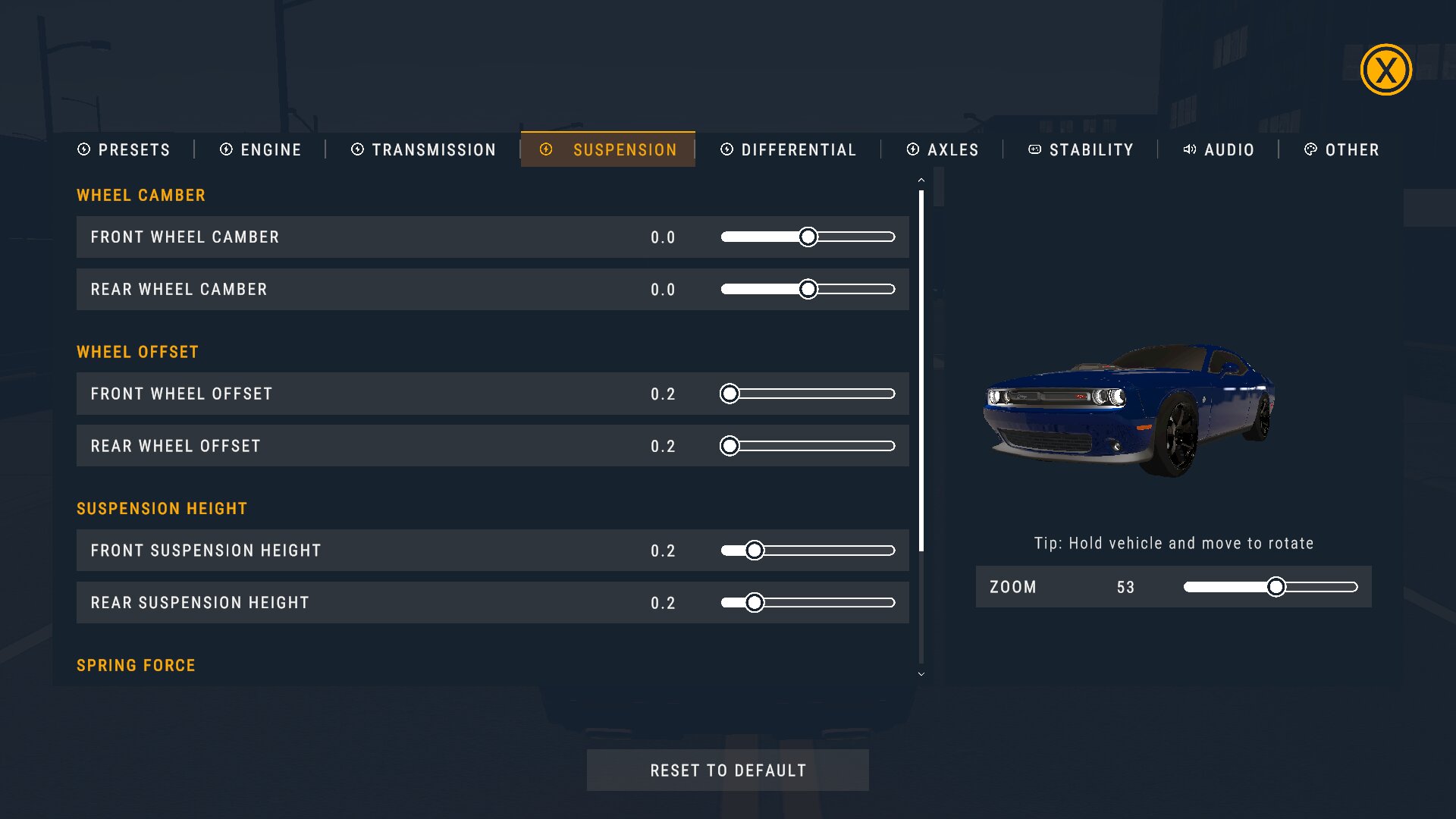Screen dimensions: 1456x819
Task: Click the Rear Wheel Offset slider
Action: (x=730, y=446)
